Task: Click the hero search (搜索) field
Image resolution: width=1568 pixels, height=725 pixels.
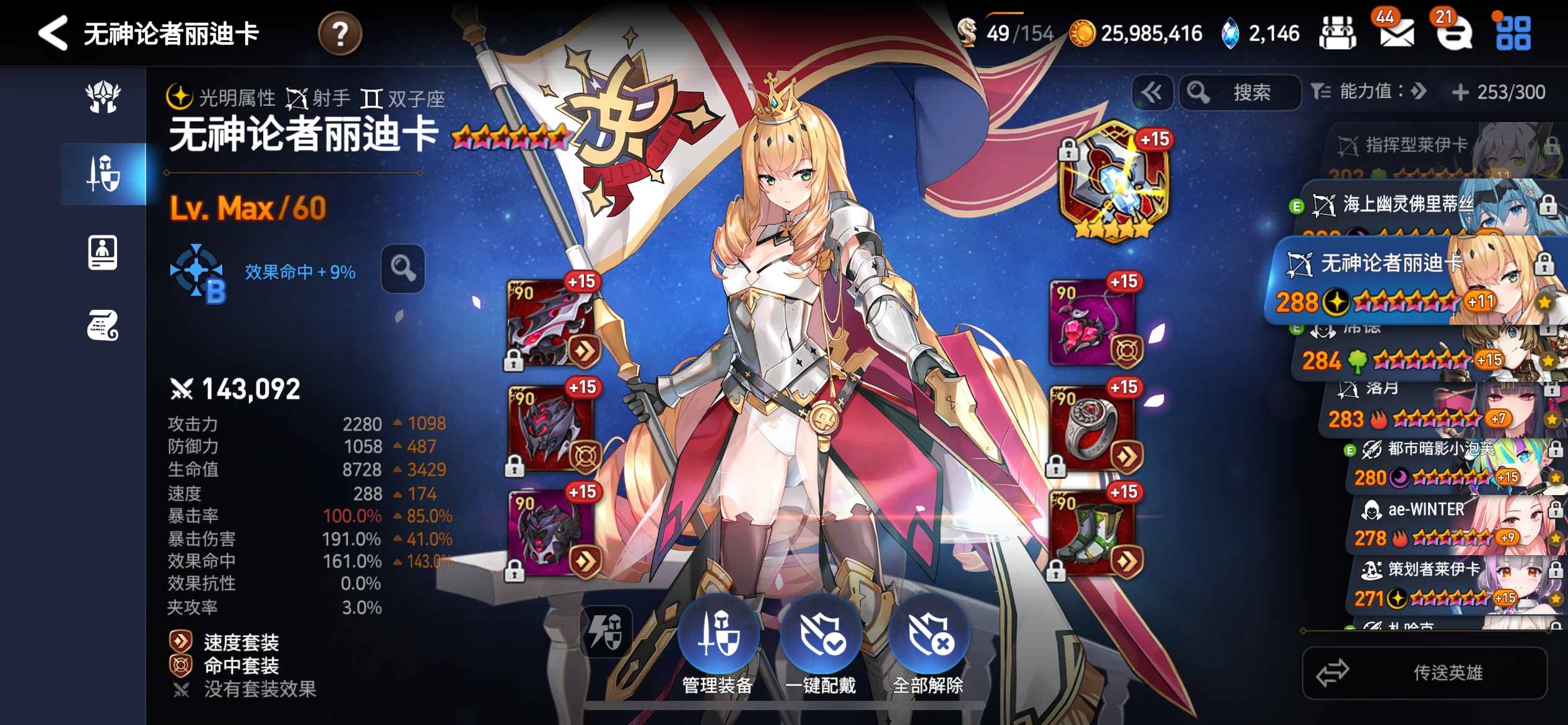Action: [x=1240, y=93]
